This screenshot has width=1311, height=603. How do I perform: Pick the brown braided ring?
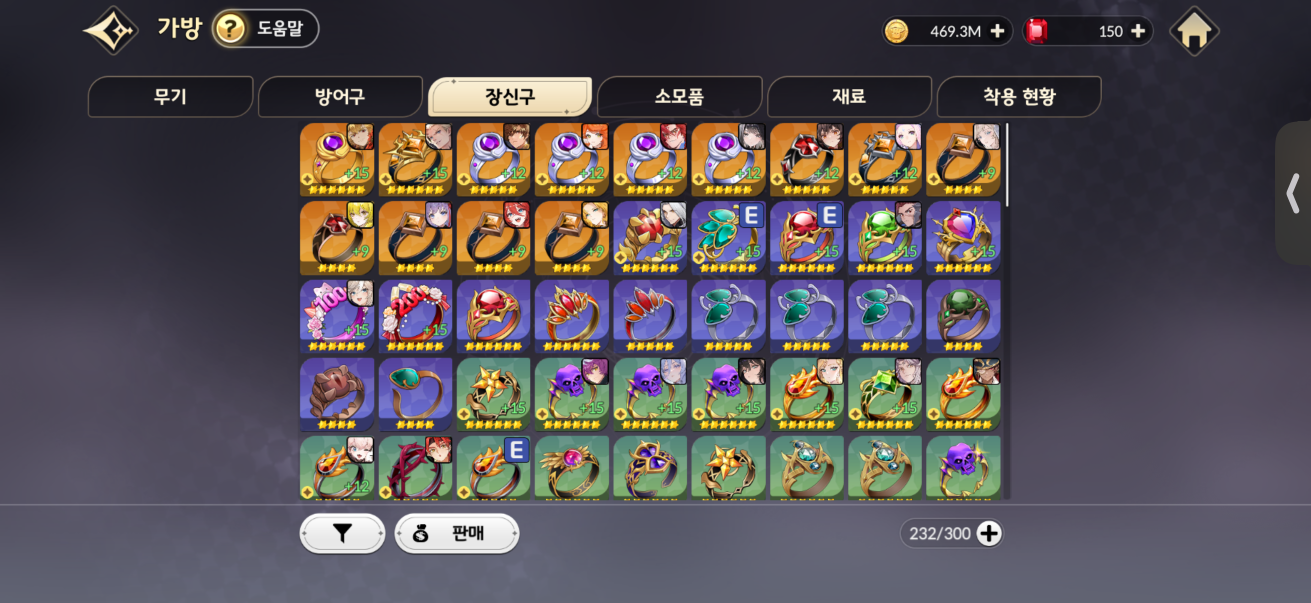[337, 394]
